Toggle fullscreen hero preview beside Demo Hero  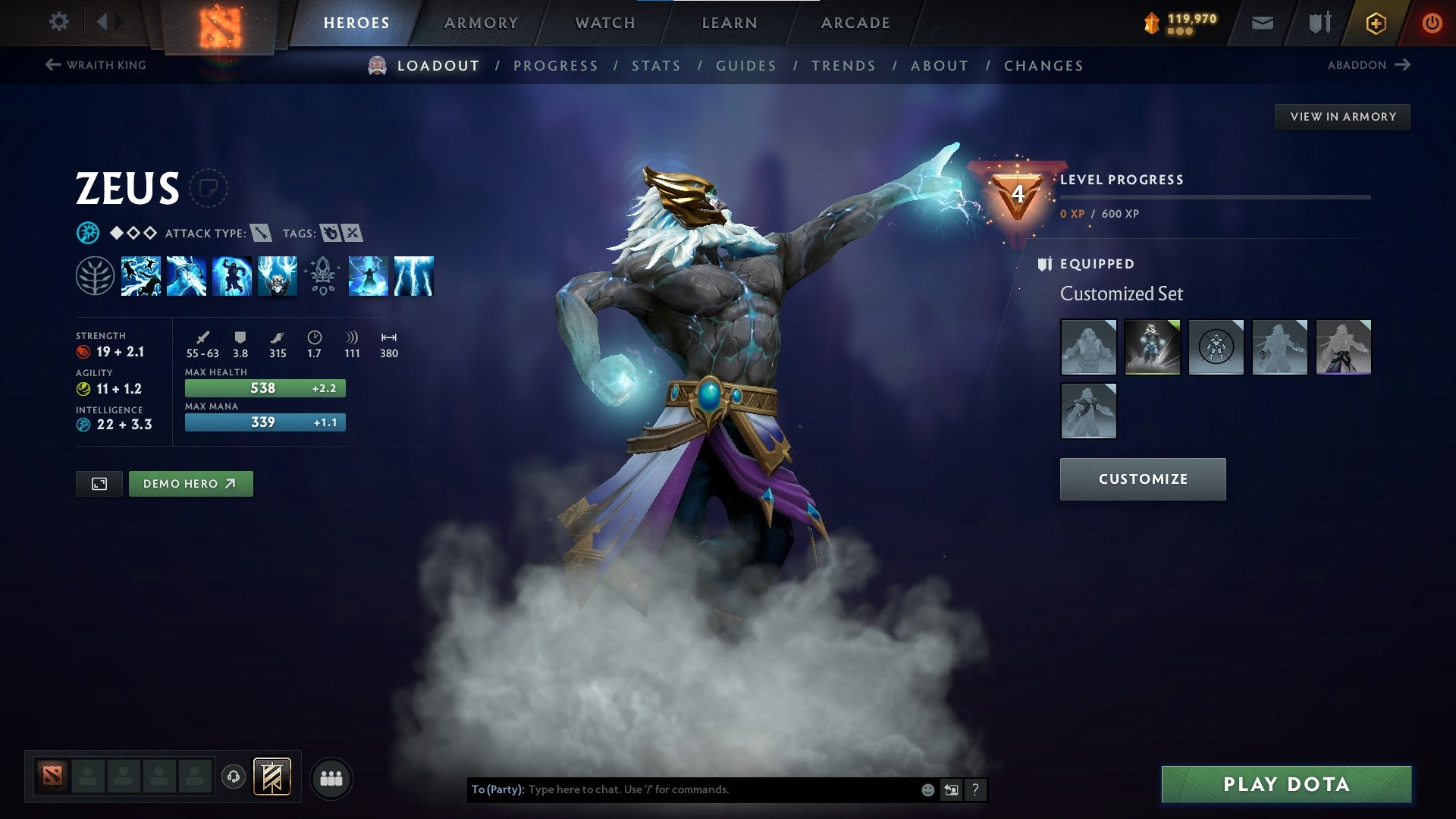[x=99, y=483]
